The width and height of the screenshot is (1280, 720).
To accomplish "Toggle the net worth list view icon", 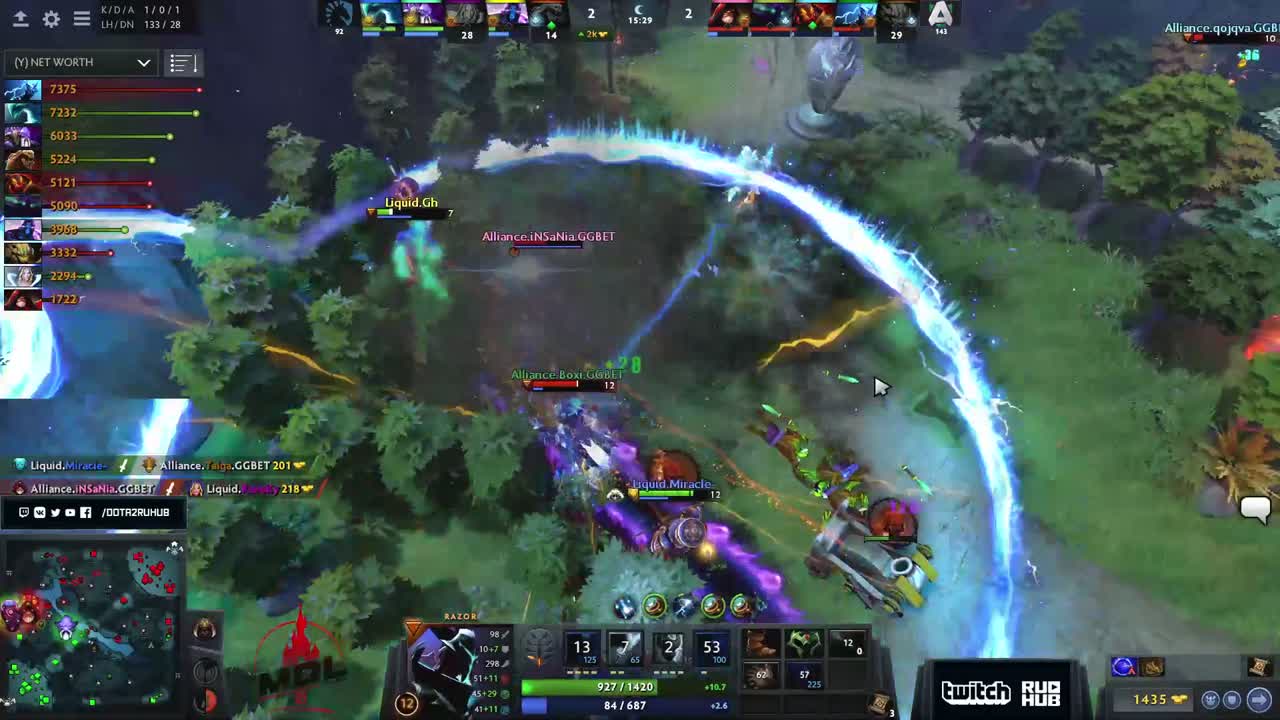I will (x=182, y=62).
